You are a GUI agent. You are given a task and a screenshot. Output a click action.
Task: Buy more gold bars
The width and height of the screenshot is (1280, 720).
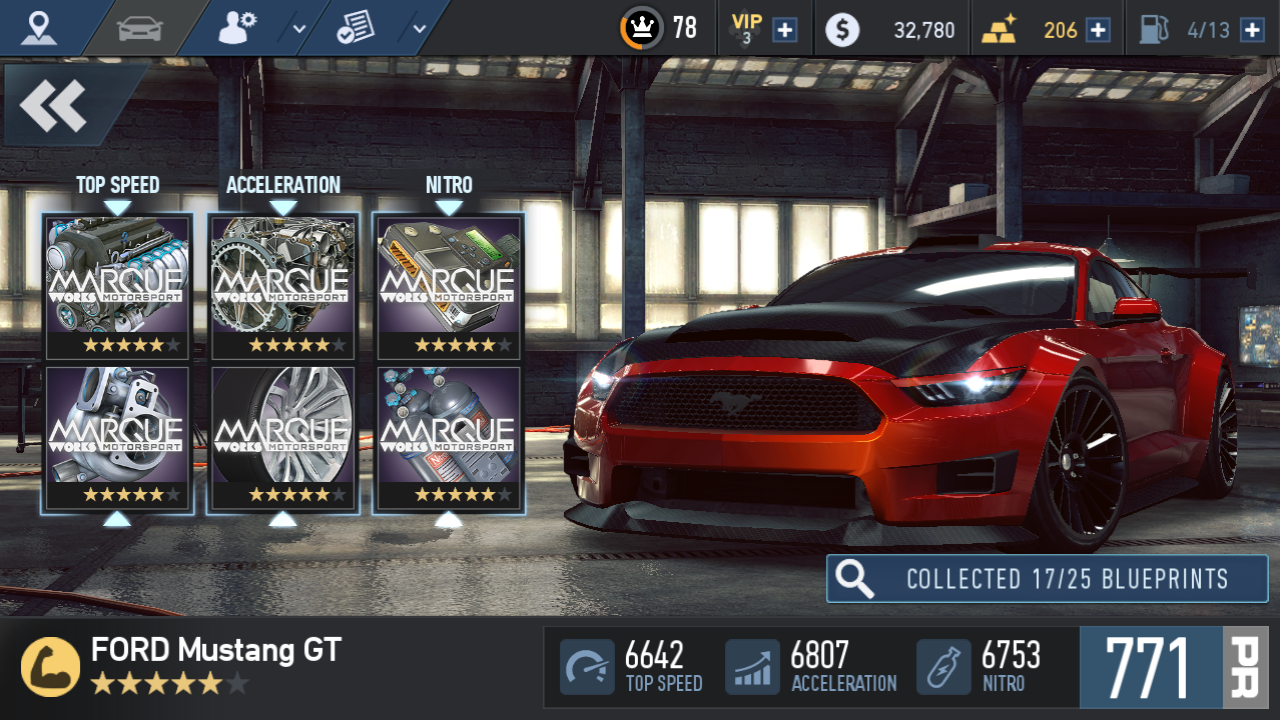pyautogui.click(x=1098, y=29)
